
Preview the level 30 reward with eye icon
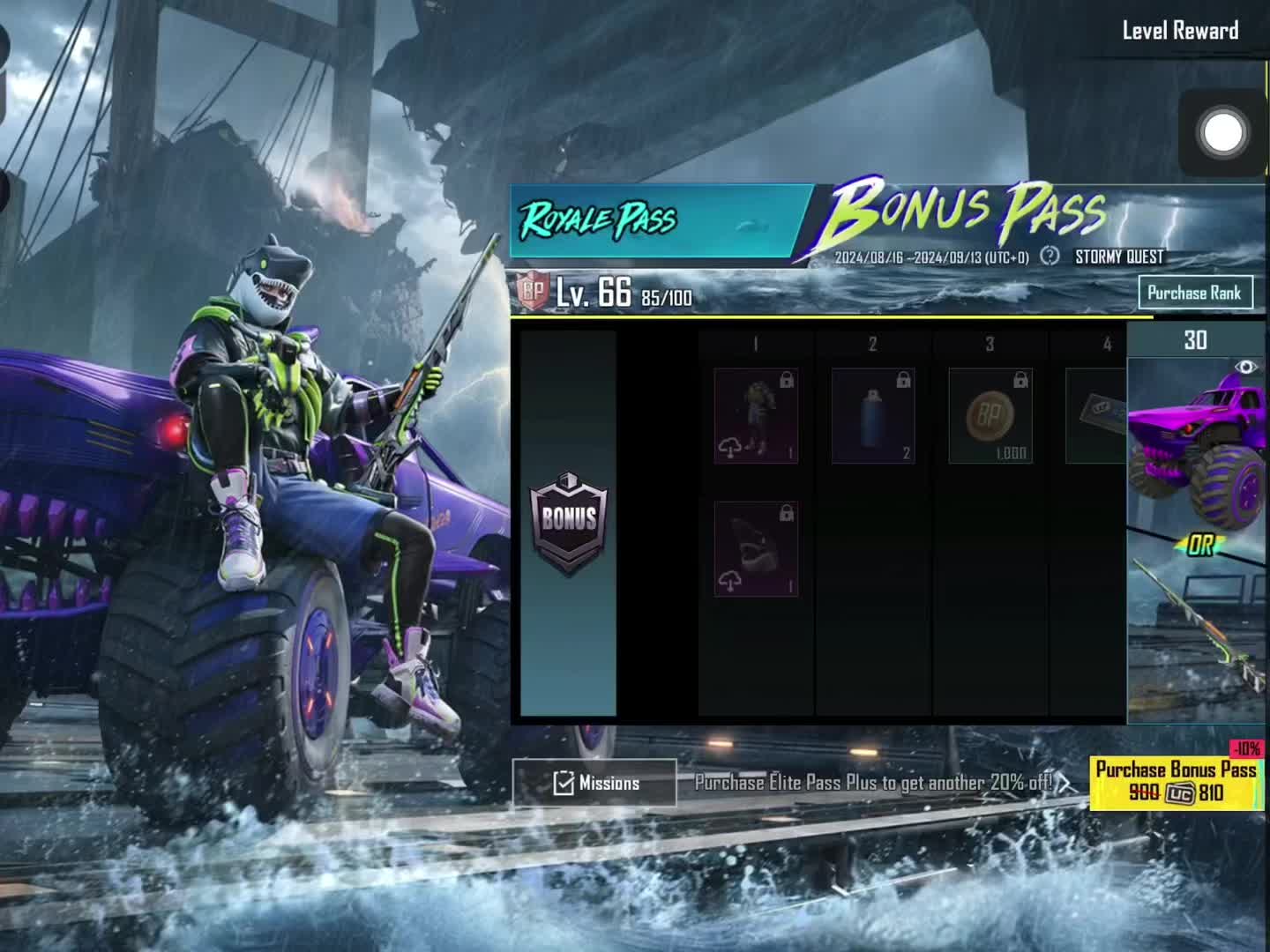pyautogui.click(x=1244, y=368)
